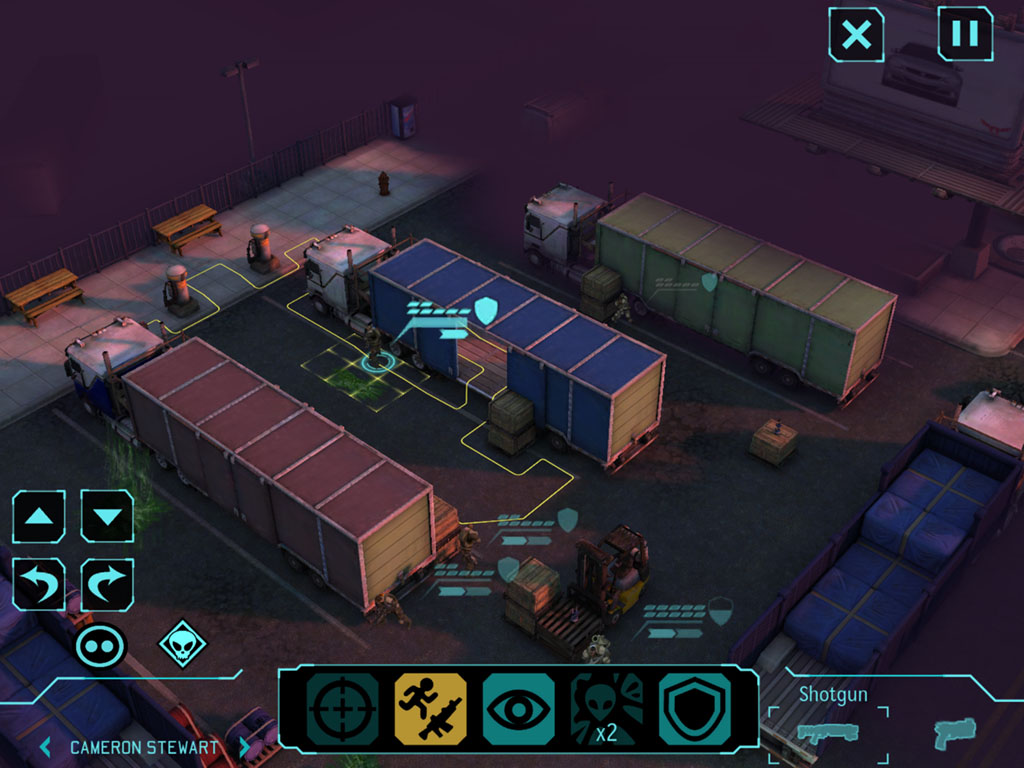Pause the game

click(x=965, y=34)
